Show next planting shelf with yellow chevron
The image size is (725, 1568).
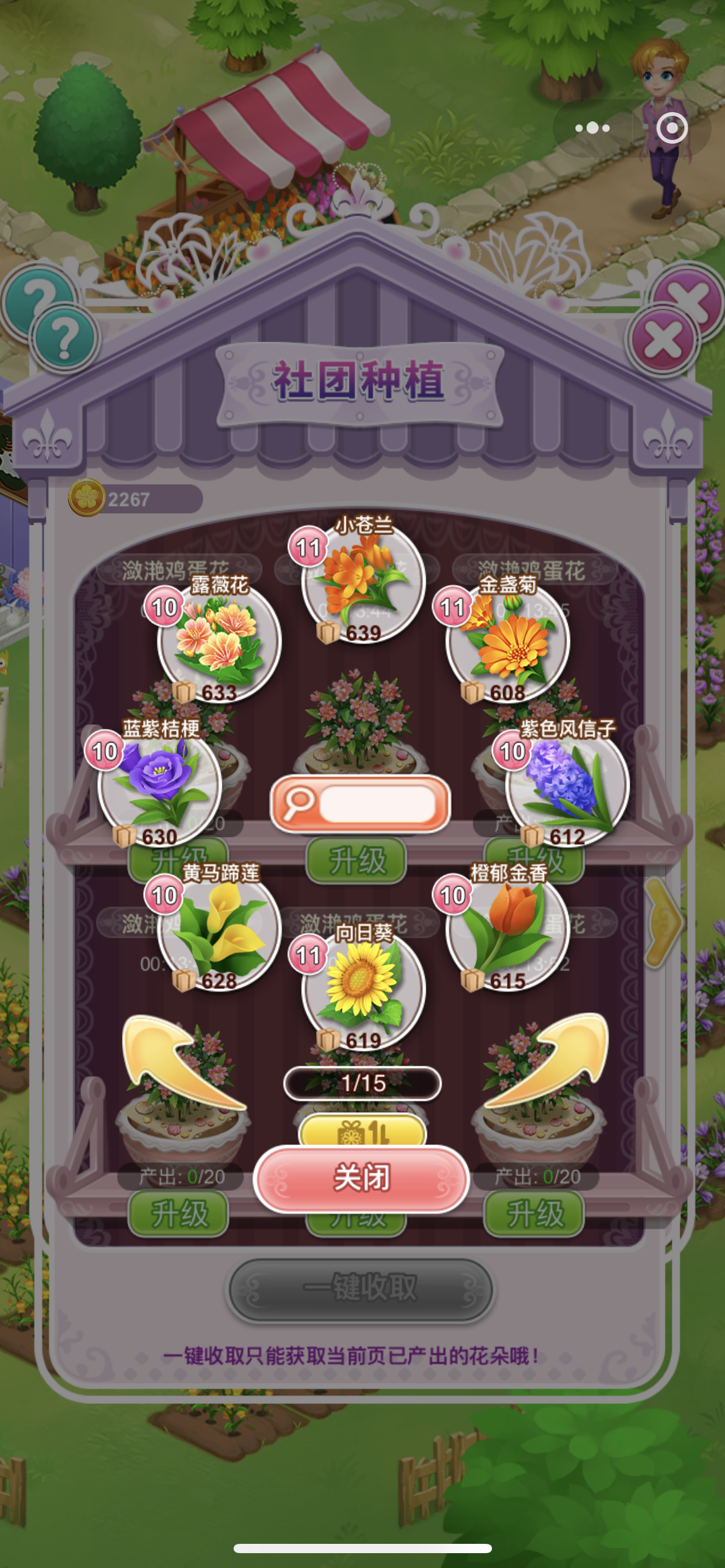point(662,921)
